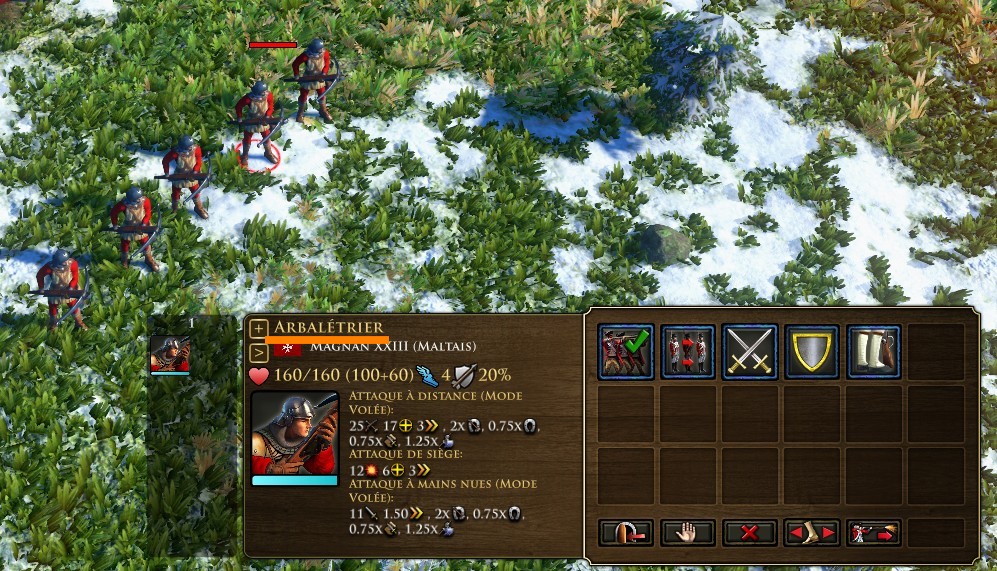Choose the soldiers-with-red-arrows formation command
This screenshot has height=571, width=997.
pyautogui.click(x=687, y=352)
